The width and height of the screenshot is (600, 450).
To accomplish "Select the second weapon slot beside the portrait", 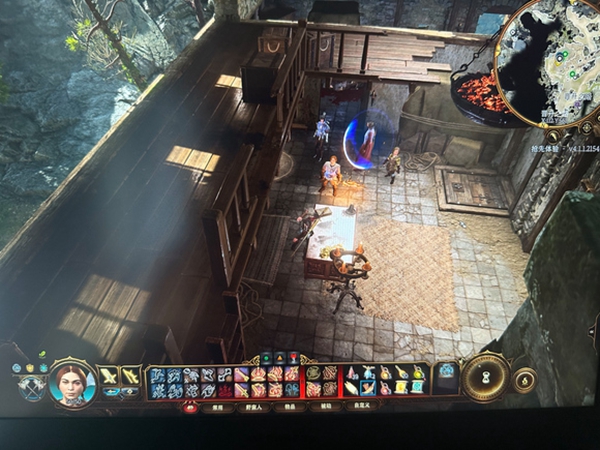I will (130, 375).
